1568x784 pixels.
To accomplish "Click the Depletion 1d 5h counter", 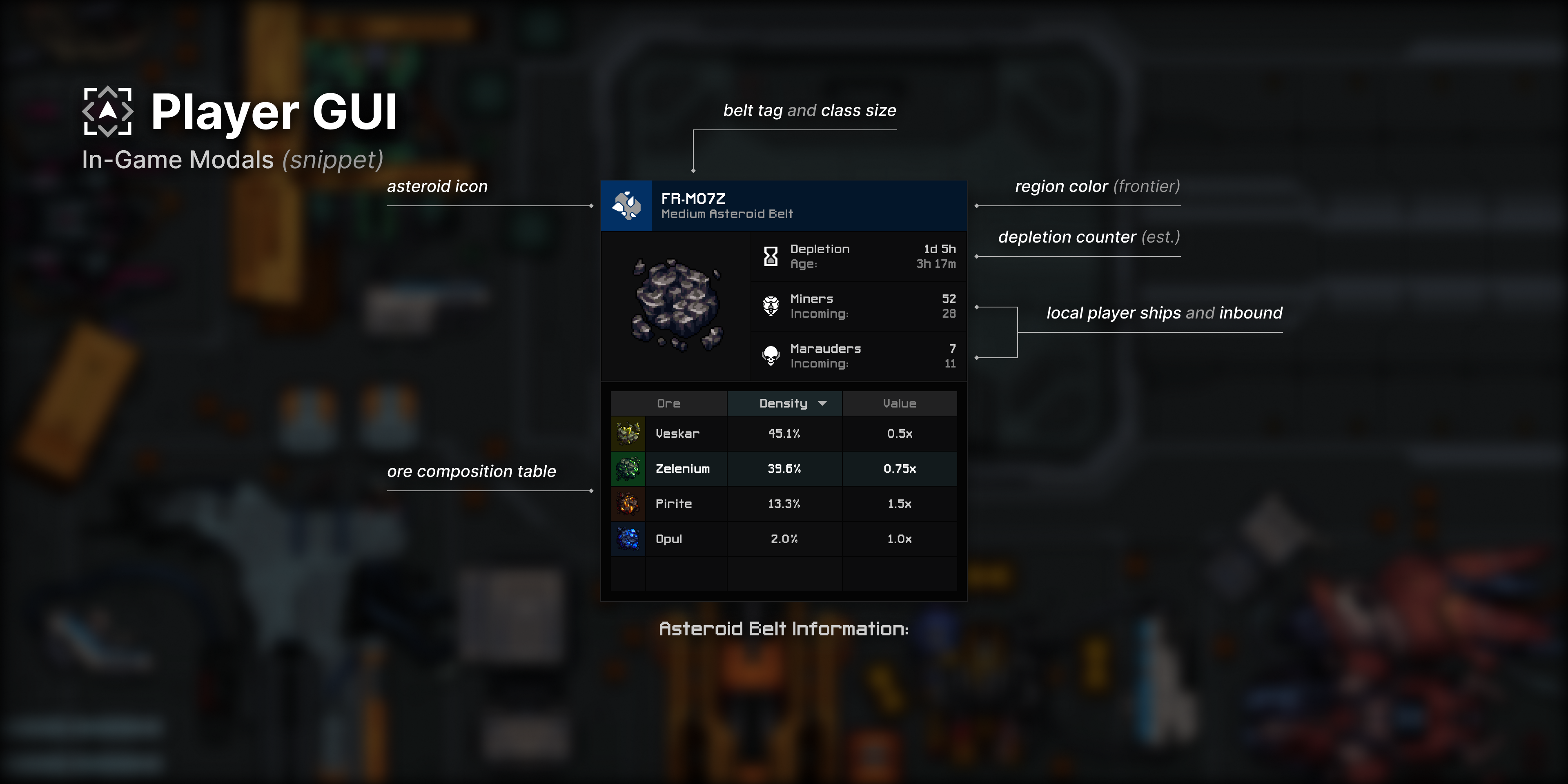I will coord(939,248).
